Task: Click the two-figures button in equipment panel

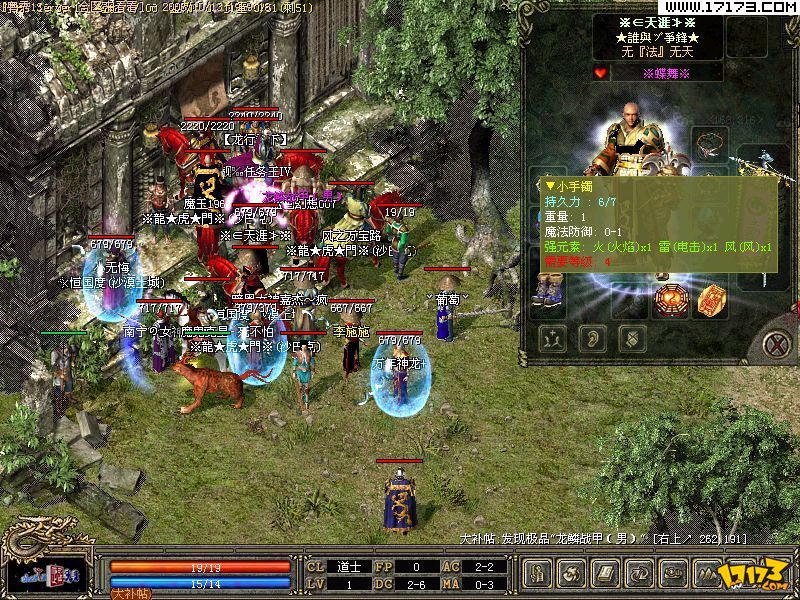Action: (551, 338)
